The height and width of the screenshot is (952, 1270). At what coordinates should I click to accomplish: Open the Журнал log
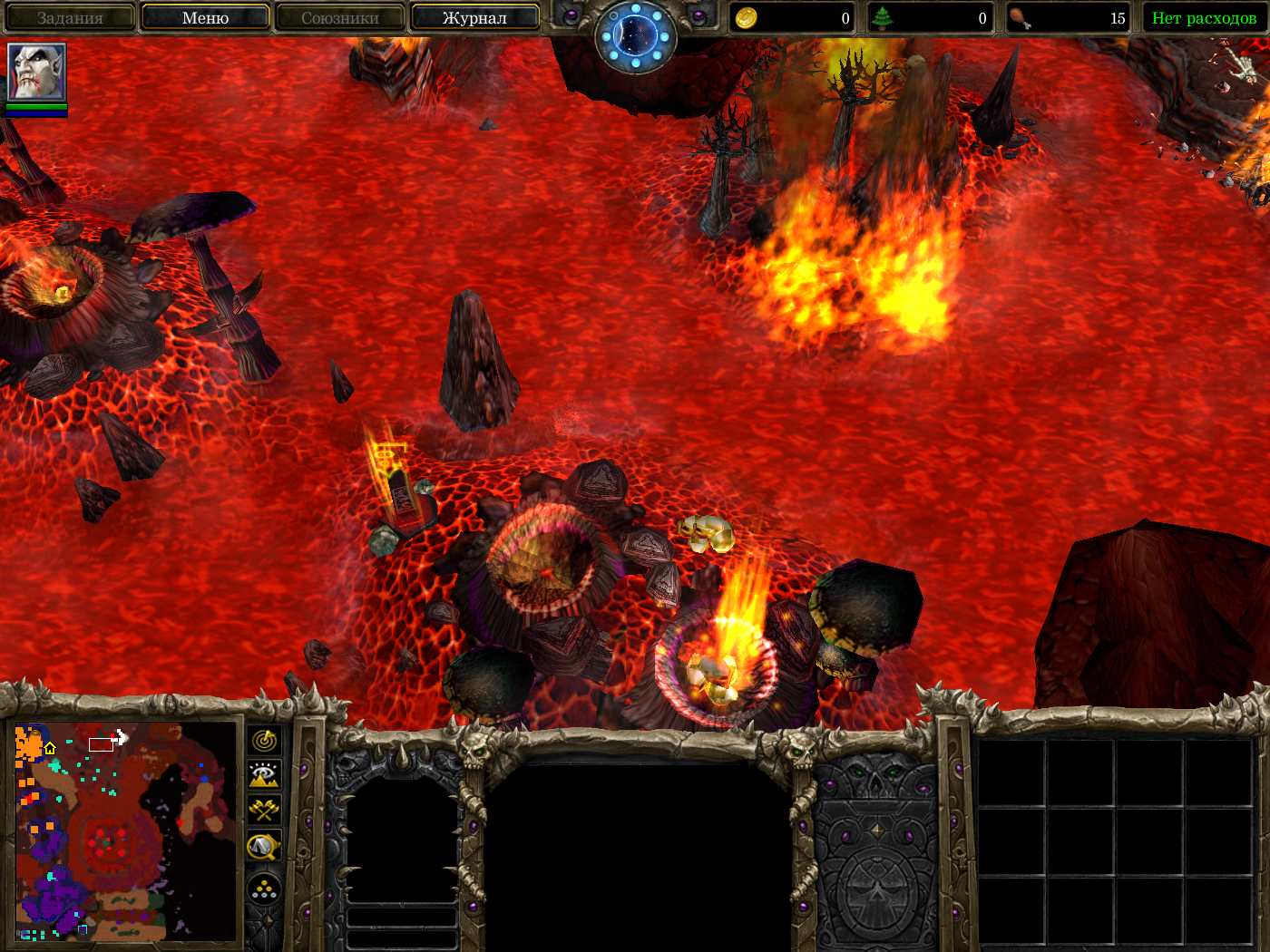pyautogui.click(x=474, y=17)
